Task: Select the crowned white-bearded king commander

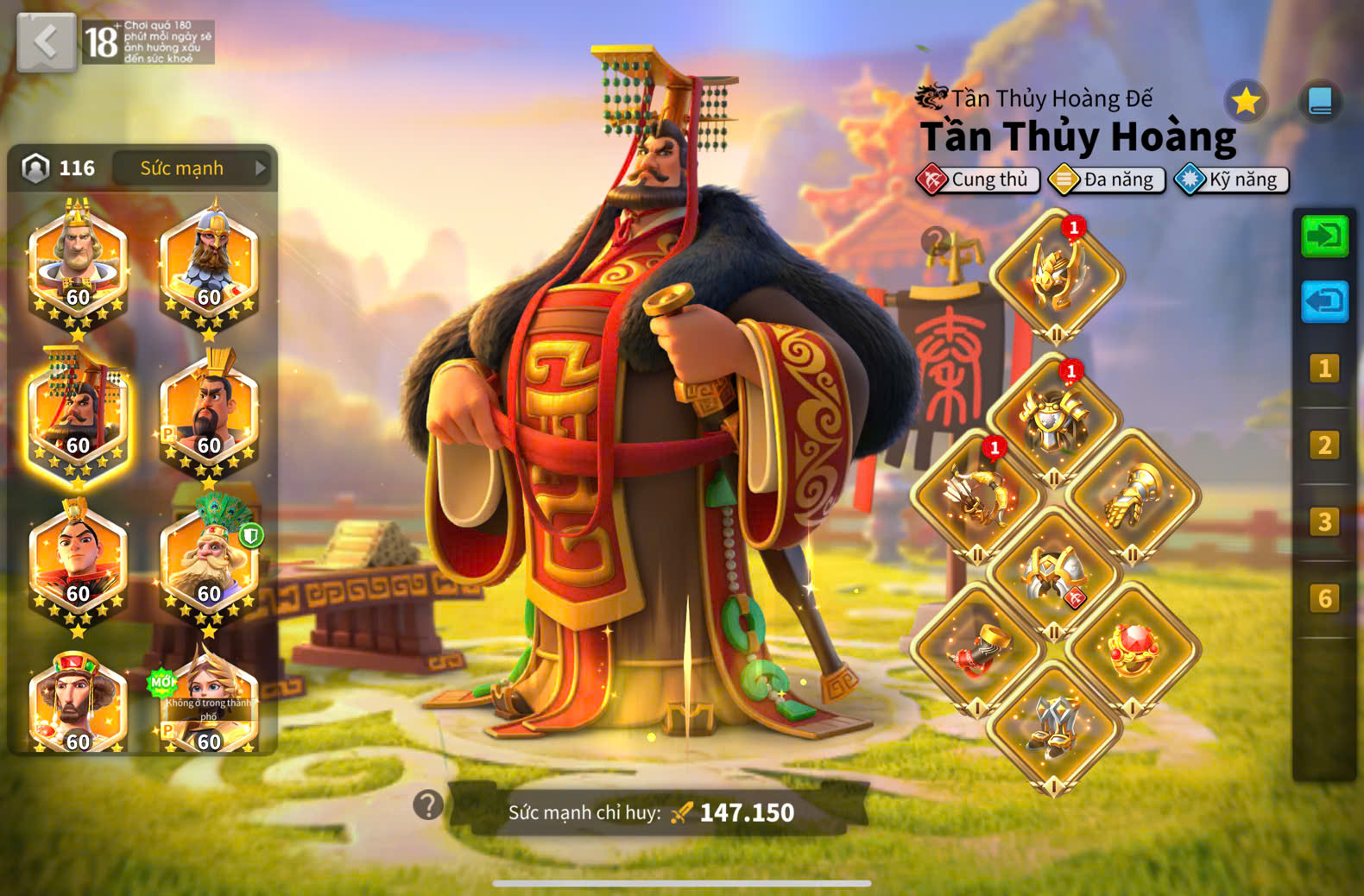Action: pyautogui.click(x=78, y=263)
